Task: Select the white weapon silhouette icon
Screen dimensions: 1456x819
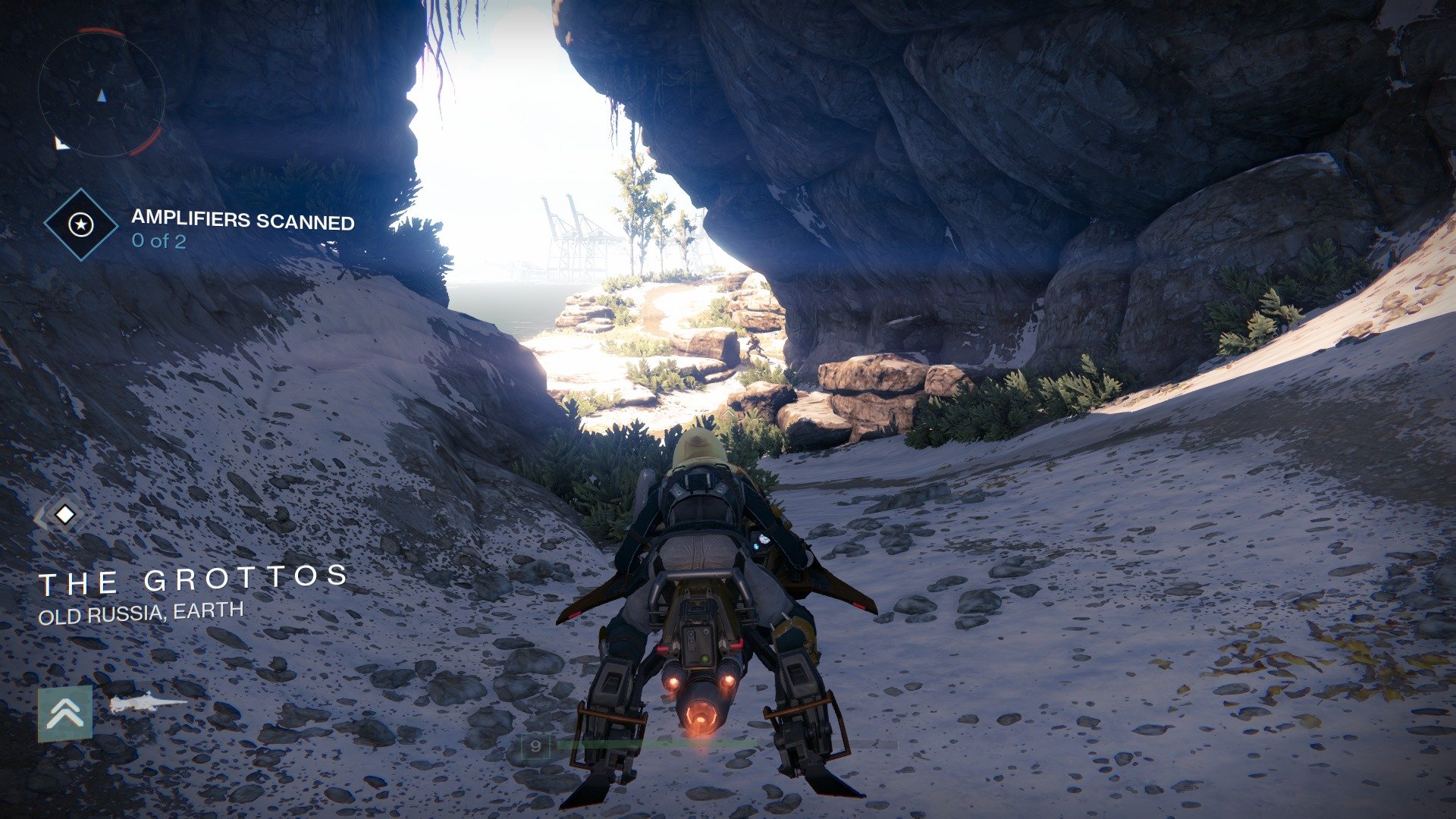Action: tap(146, 704)
